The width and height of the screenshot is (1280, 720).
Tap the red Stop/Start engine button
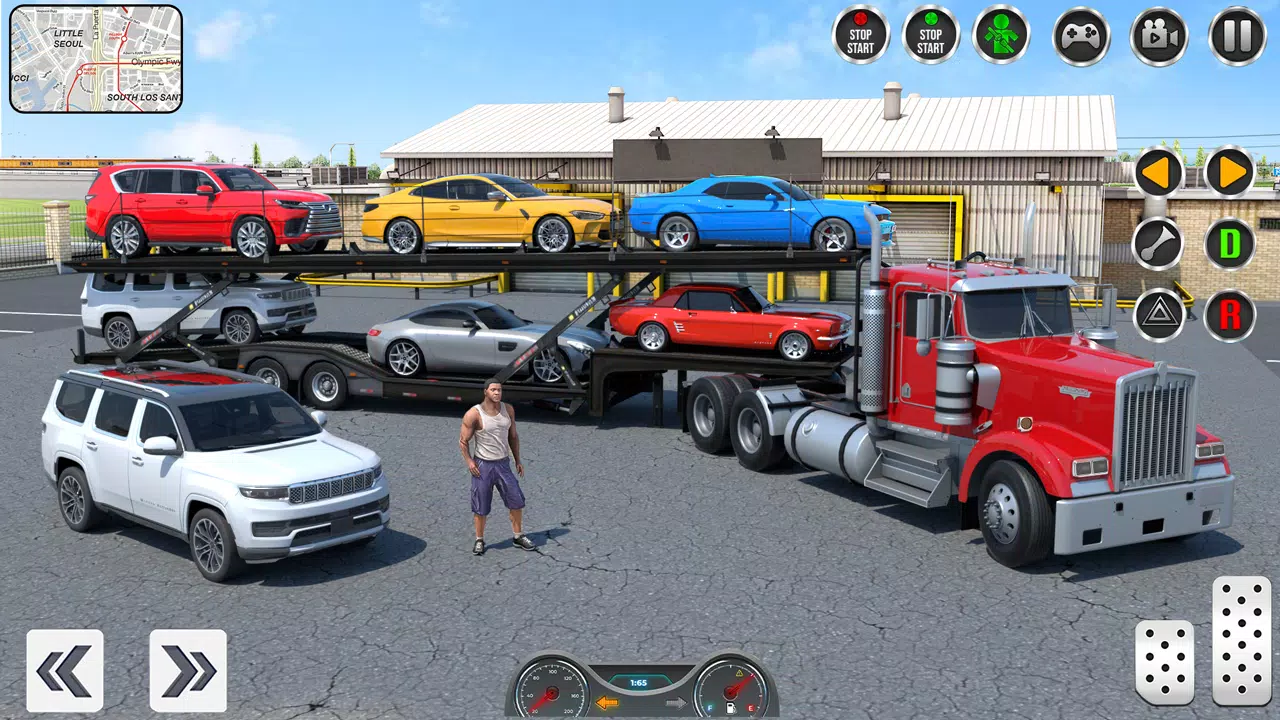858,35
